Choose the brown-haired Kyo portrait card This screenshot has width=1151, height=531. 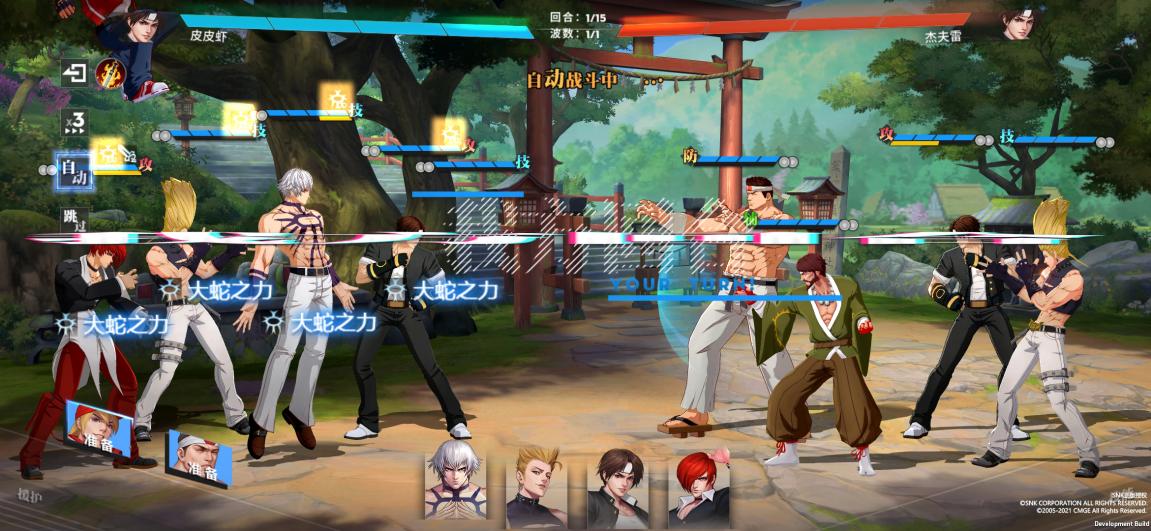coord(615,478)
